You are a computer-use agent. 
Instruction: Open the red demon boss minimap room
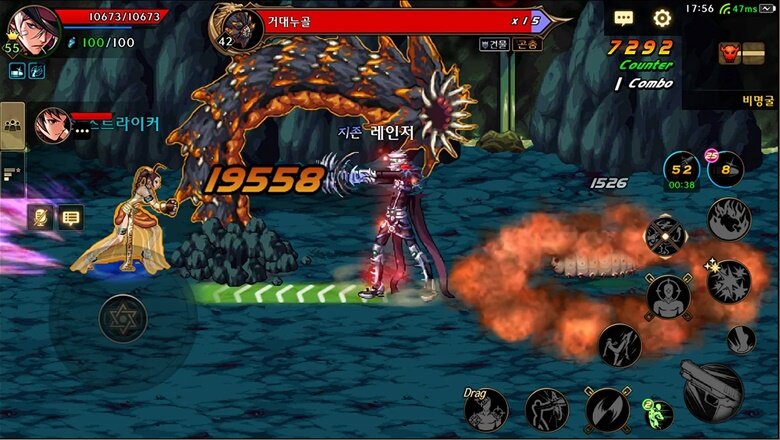(x=730, y=53)
